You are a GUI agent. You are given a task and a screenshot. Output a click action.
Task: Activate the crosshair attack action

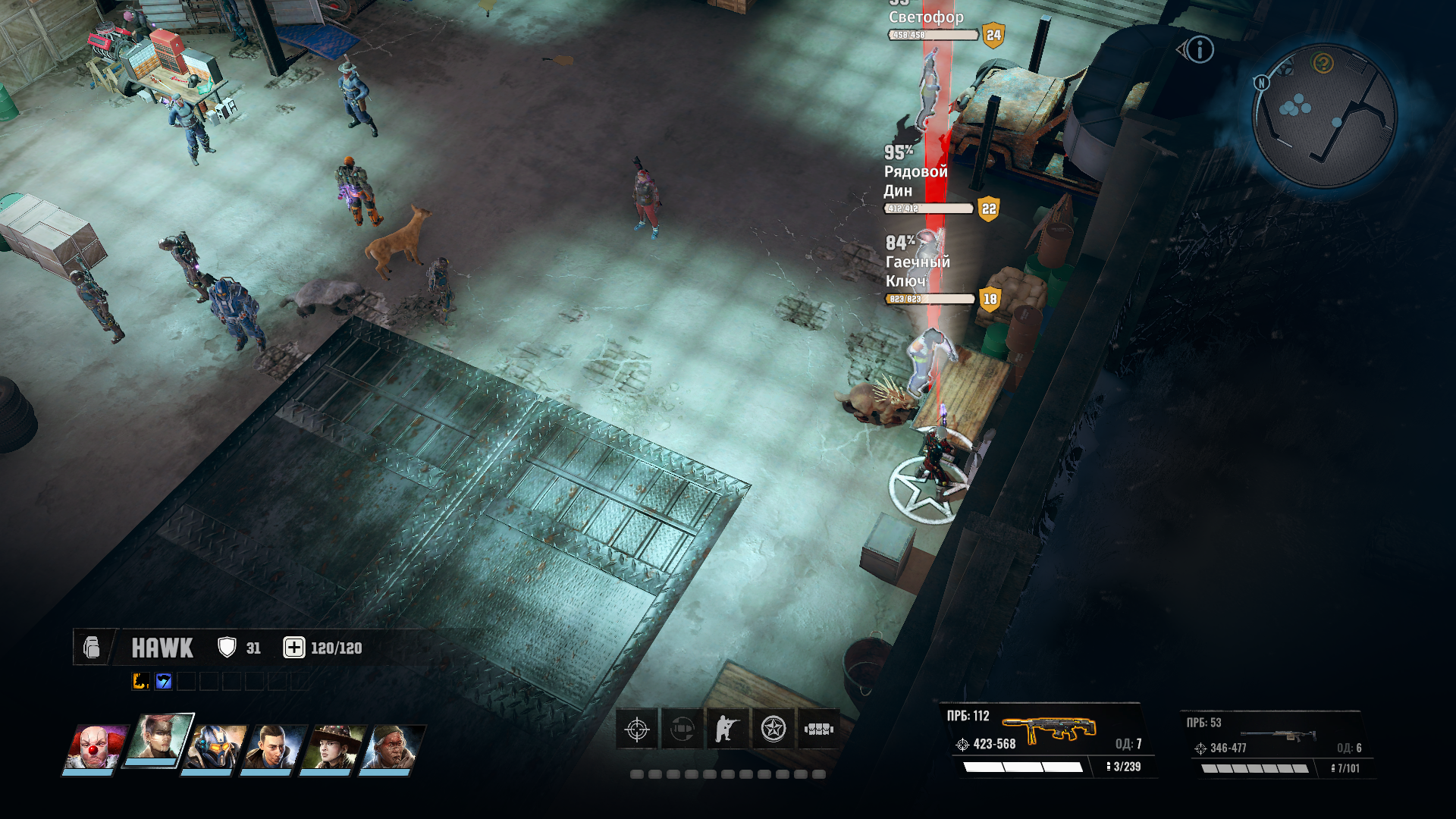click(x=637, y=730)
